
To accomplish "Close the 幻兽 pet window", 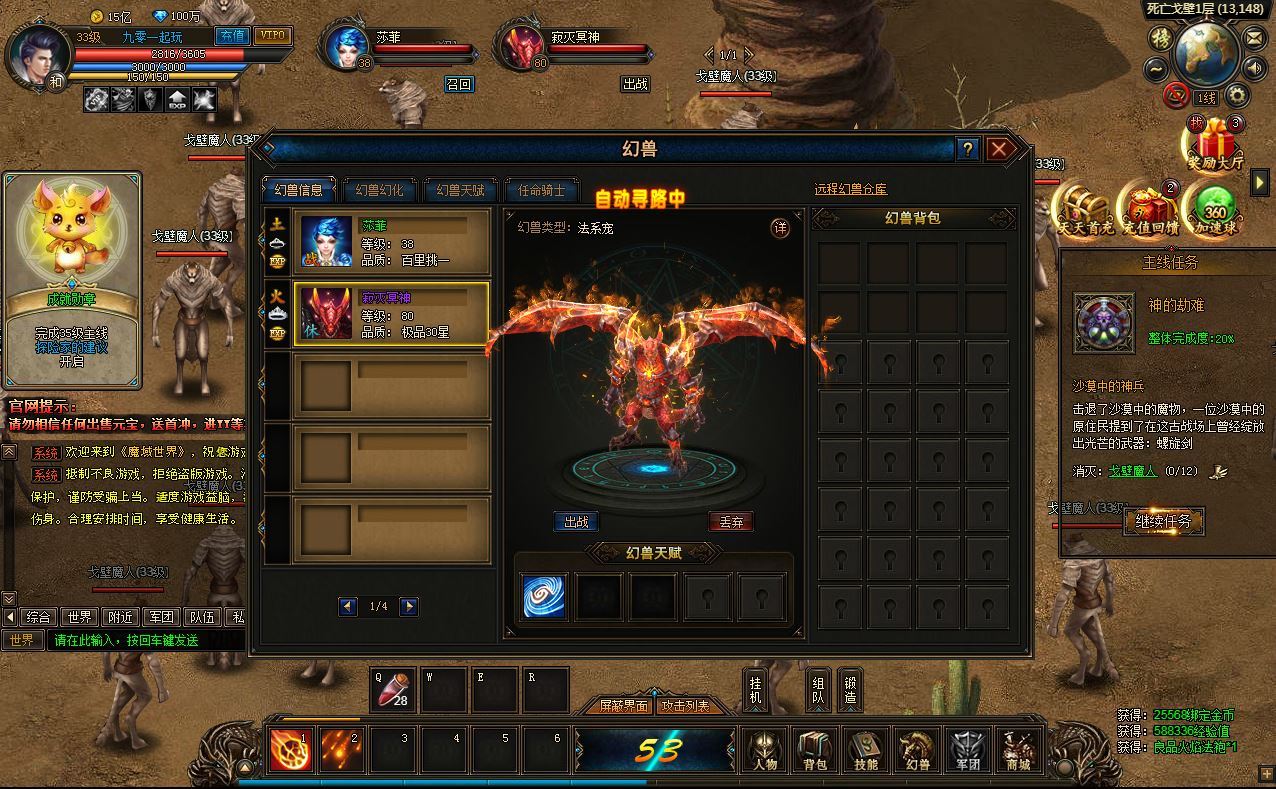I will click(999, 150).
